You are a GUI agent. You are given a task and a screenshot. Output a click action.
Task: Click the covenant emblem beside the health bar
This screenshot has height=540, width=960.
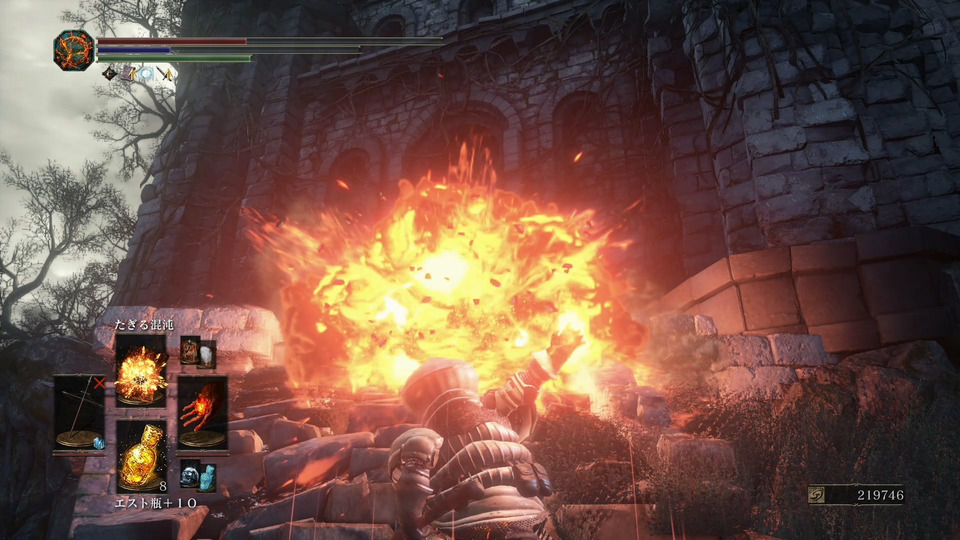[x=74, y=50]
